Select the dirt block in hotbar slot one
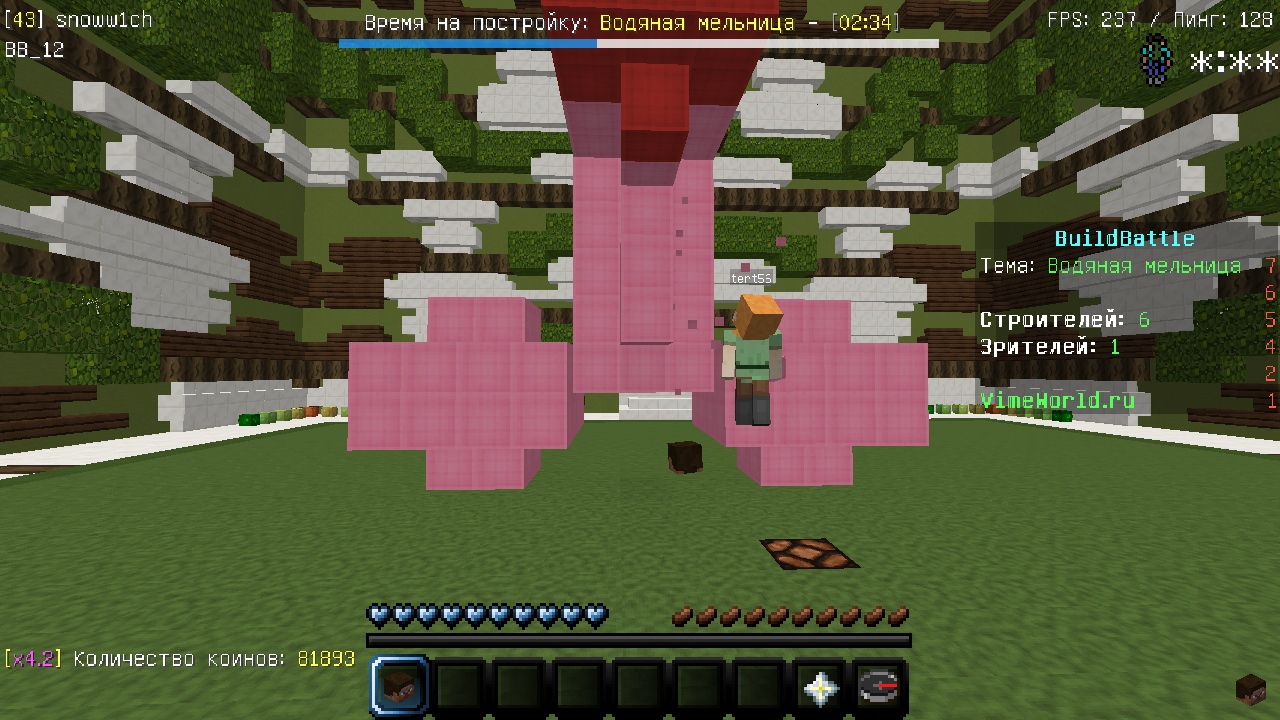This screenshot has width=1280, height=720. (399, 685)
